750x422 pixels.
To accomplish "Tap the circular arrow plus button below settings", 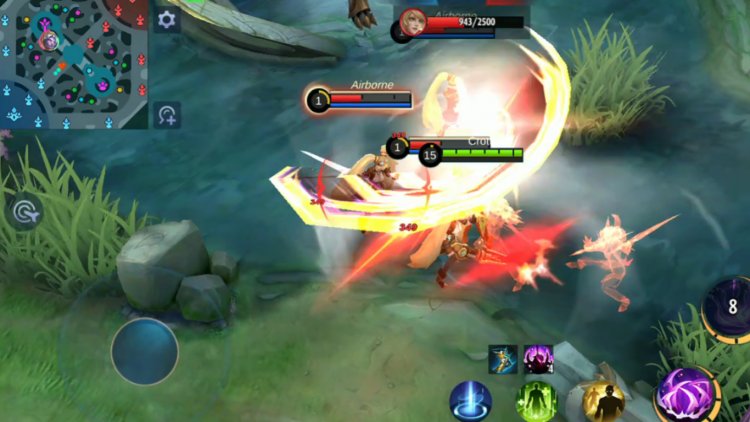I will click(x=167, y=115).
